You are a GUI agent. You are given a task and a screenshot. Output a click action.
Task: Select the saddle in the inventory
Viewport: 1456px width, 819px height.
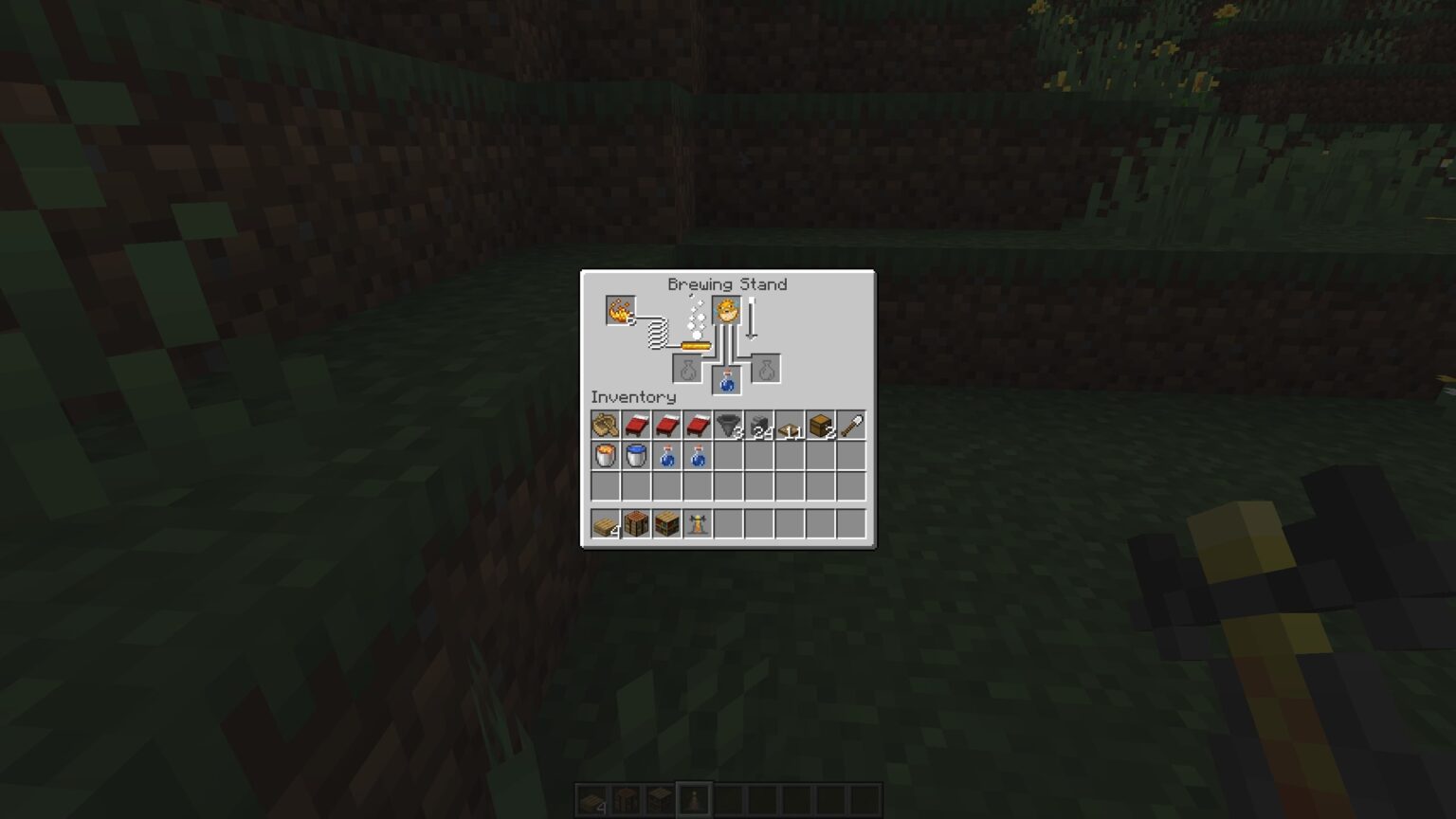pos(607,427)
